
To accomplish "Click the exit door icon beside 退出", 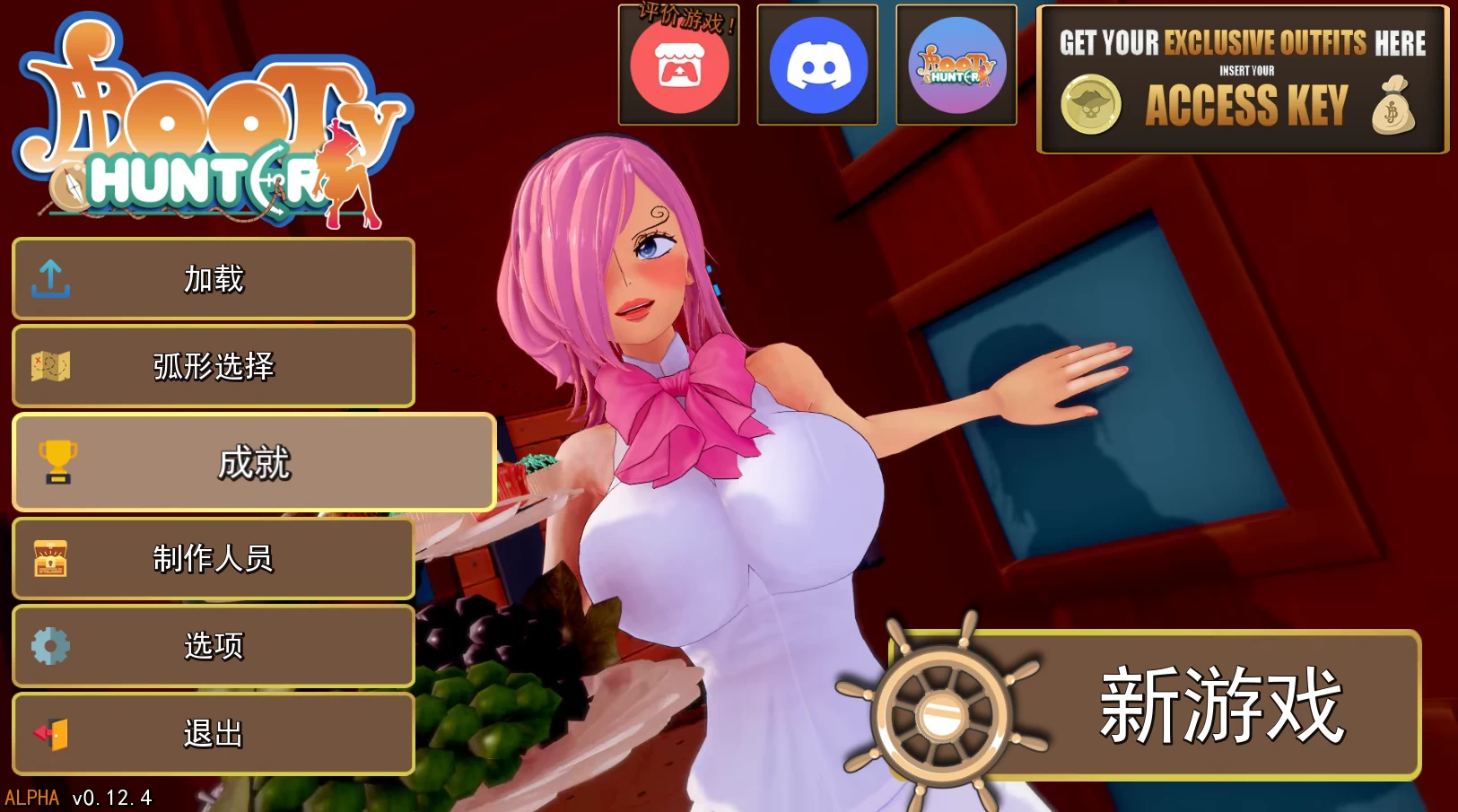I will click(51, 733).
